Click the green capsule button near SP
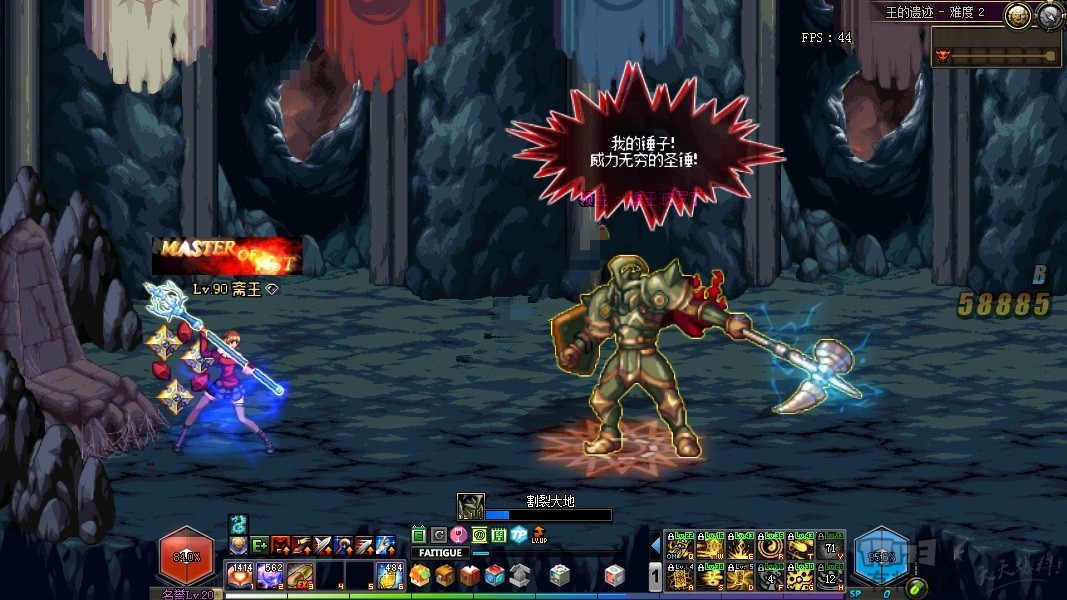The height and width of the screenshot is (600, 1067). [916, 587]
